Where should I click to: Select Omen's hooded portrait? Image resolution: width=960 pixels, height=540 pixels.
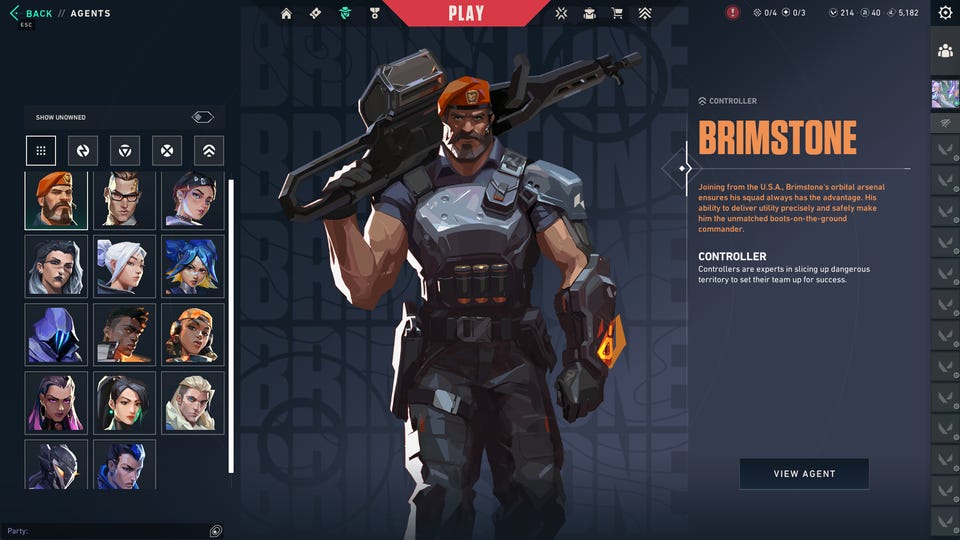pos(56,334)
